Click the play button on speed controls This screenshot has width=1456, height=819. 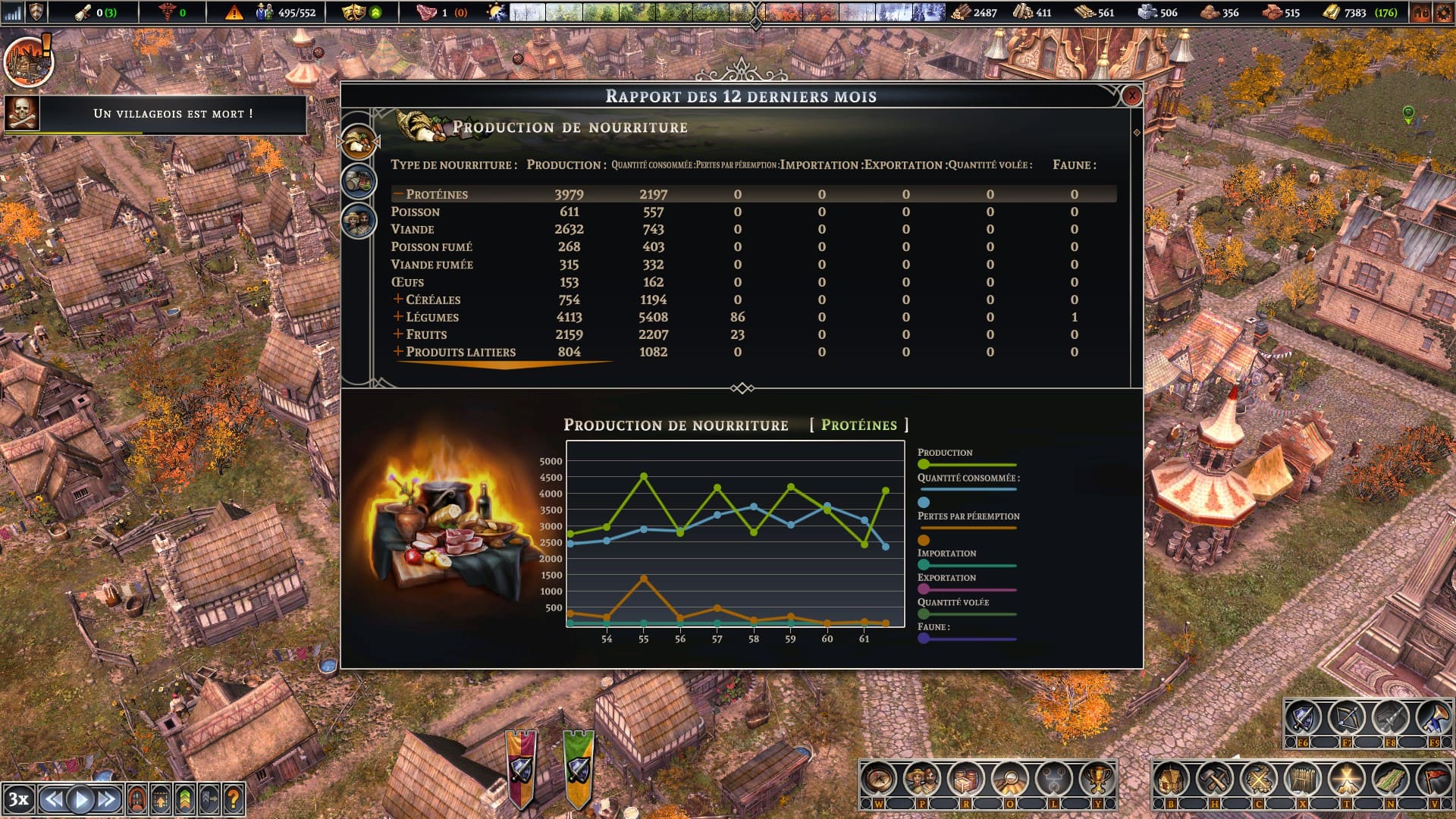(80, 799)
